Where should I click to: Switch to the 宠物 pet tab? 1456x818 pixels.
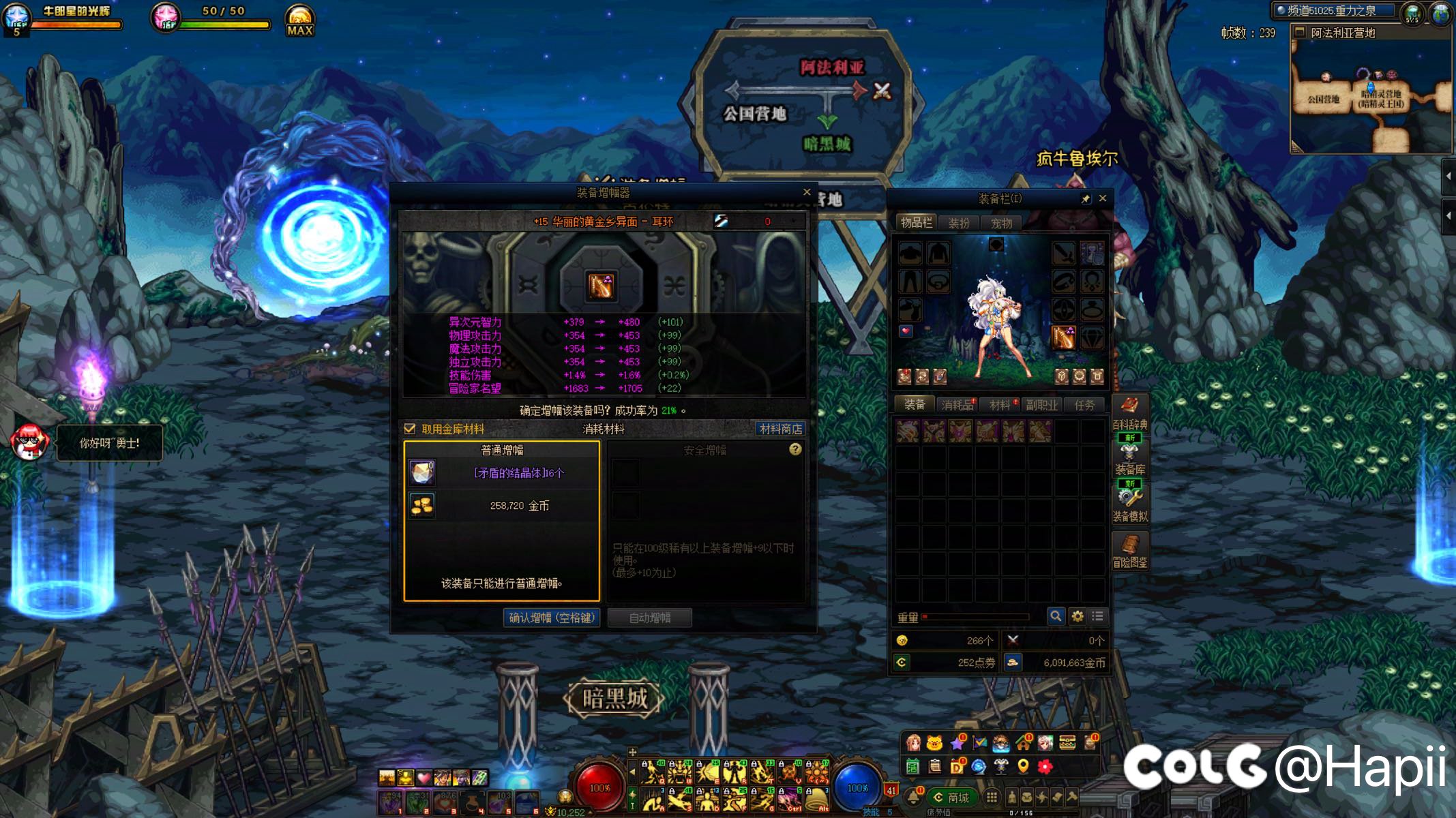coord(1001,223)
